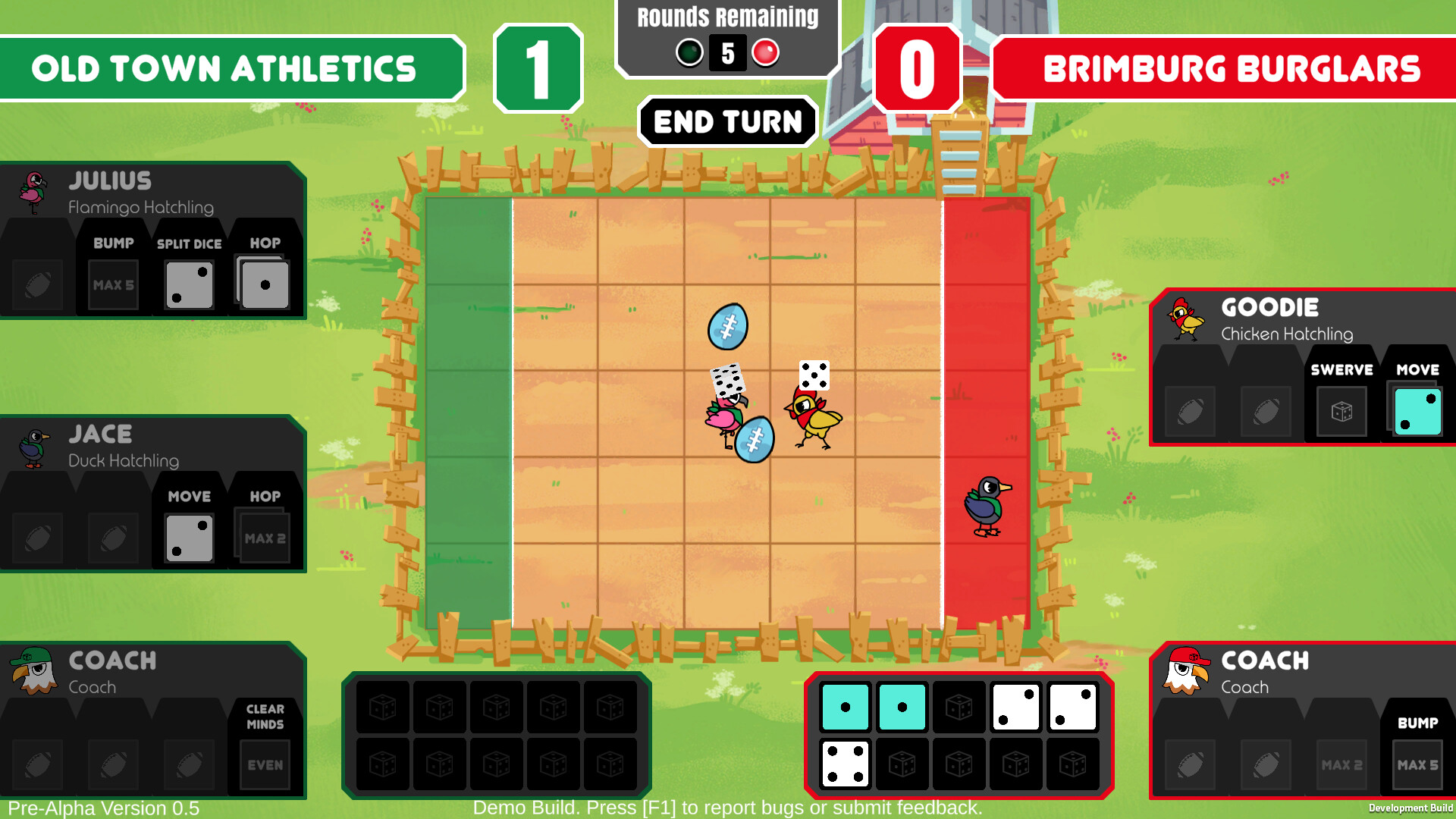Activate Goodie's Swerve ability
Image resolution: width=1456 pixels, height=819 pixels.
coord(1341,411)
